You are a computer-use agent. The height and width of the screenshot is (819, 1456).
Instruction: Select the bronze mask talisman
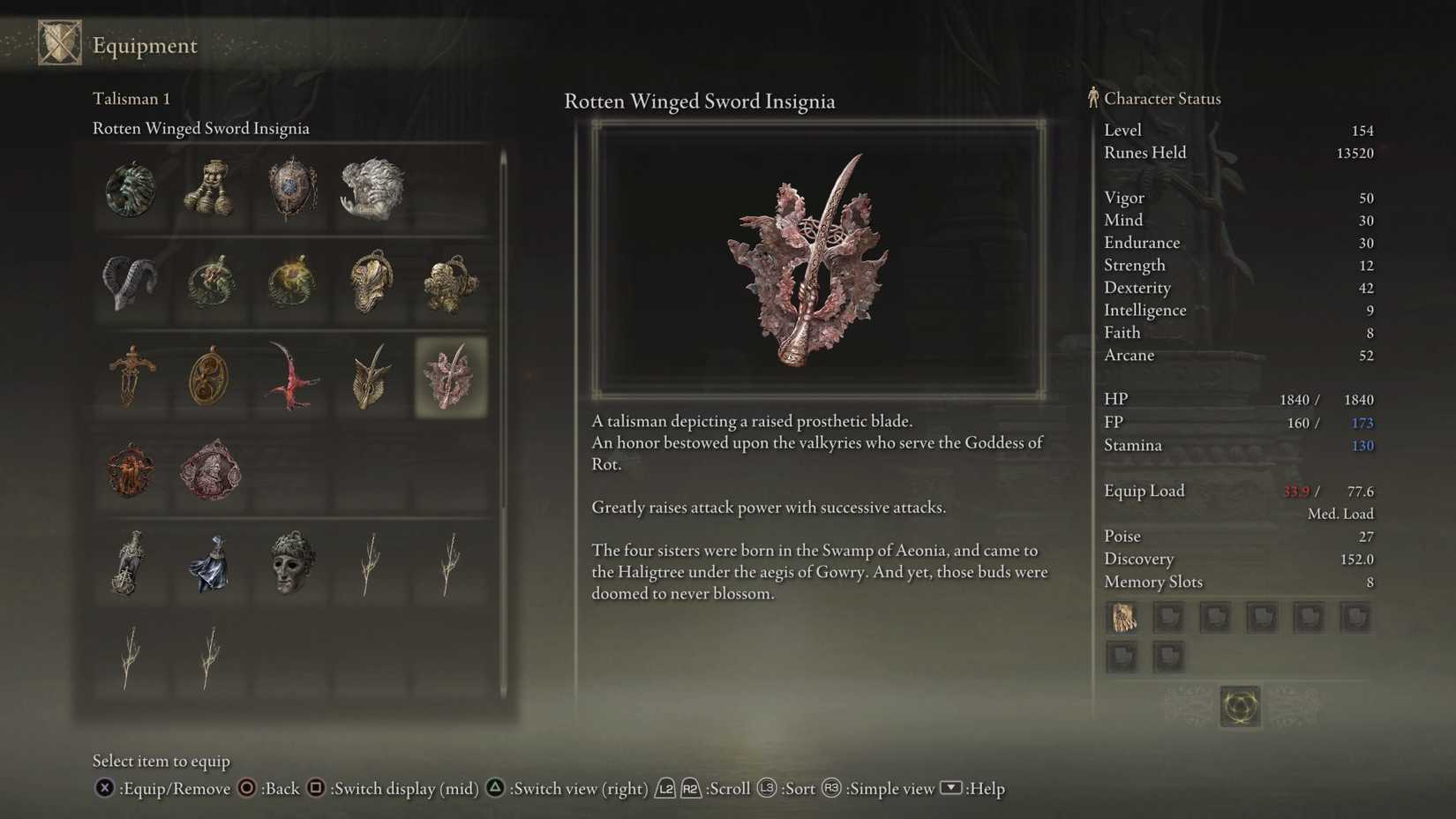[291, 565]
